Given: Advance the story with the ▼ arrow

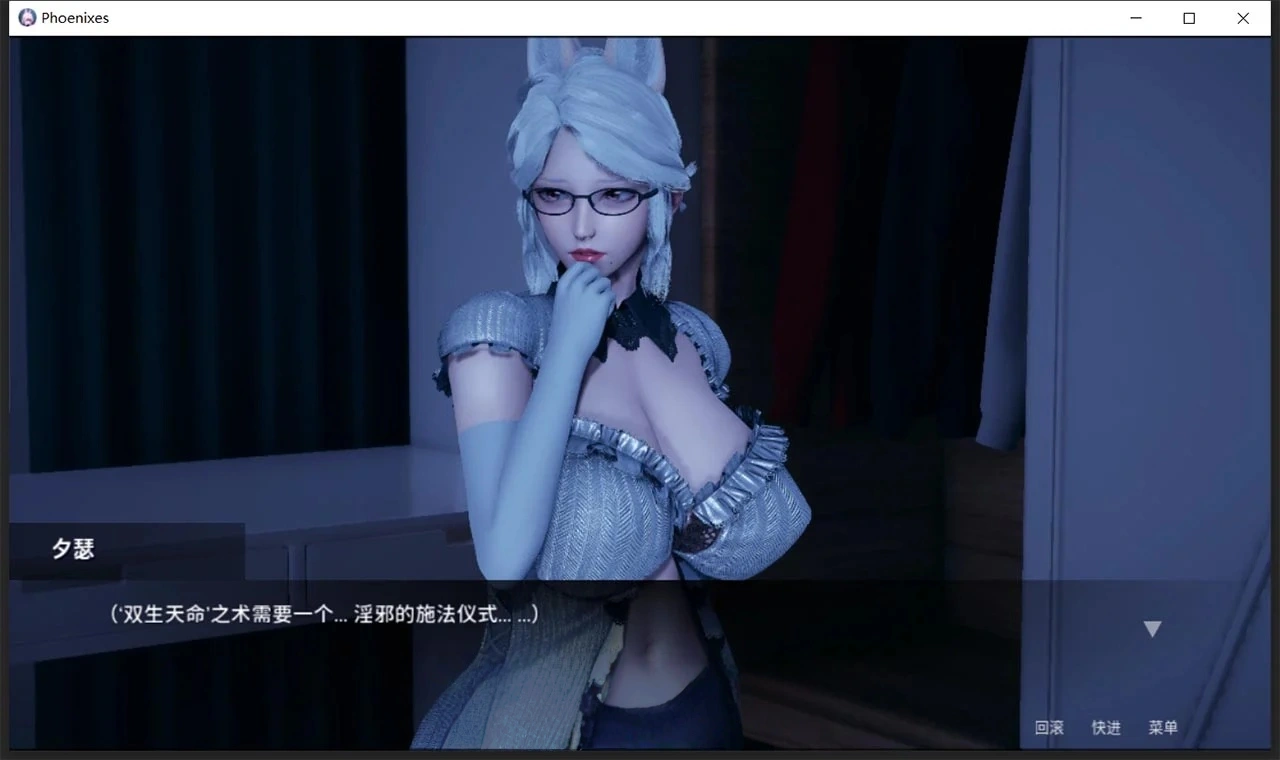Looking at the screenshot, I should click(x=1152, y=628).
